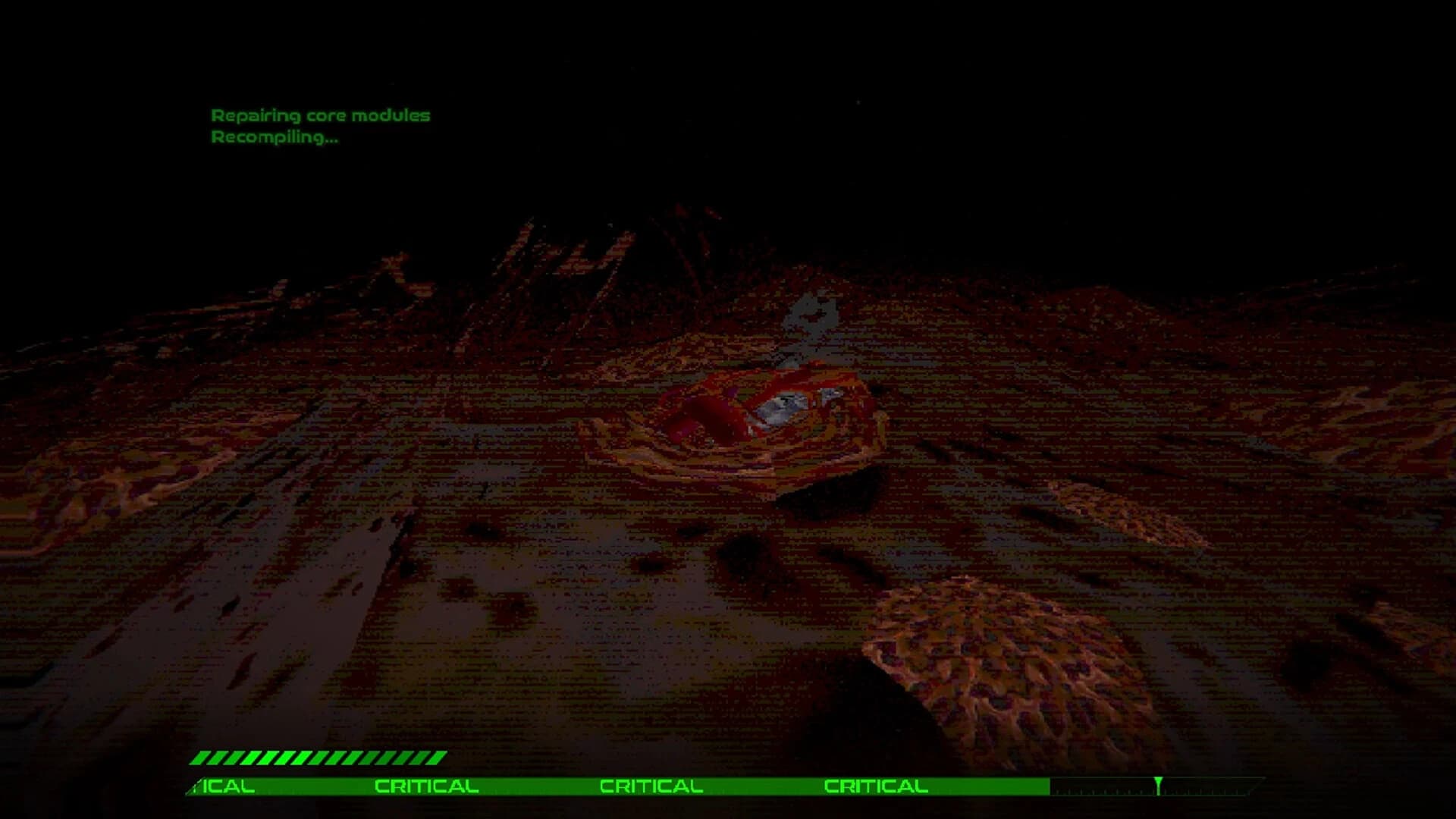The height and width of the screenshot is (819, 1456).
Task: Expand the Repairing core modules message
Action: [321, 116]
